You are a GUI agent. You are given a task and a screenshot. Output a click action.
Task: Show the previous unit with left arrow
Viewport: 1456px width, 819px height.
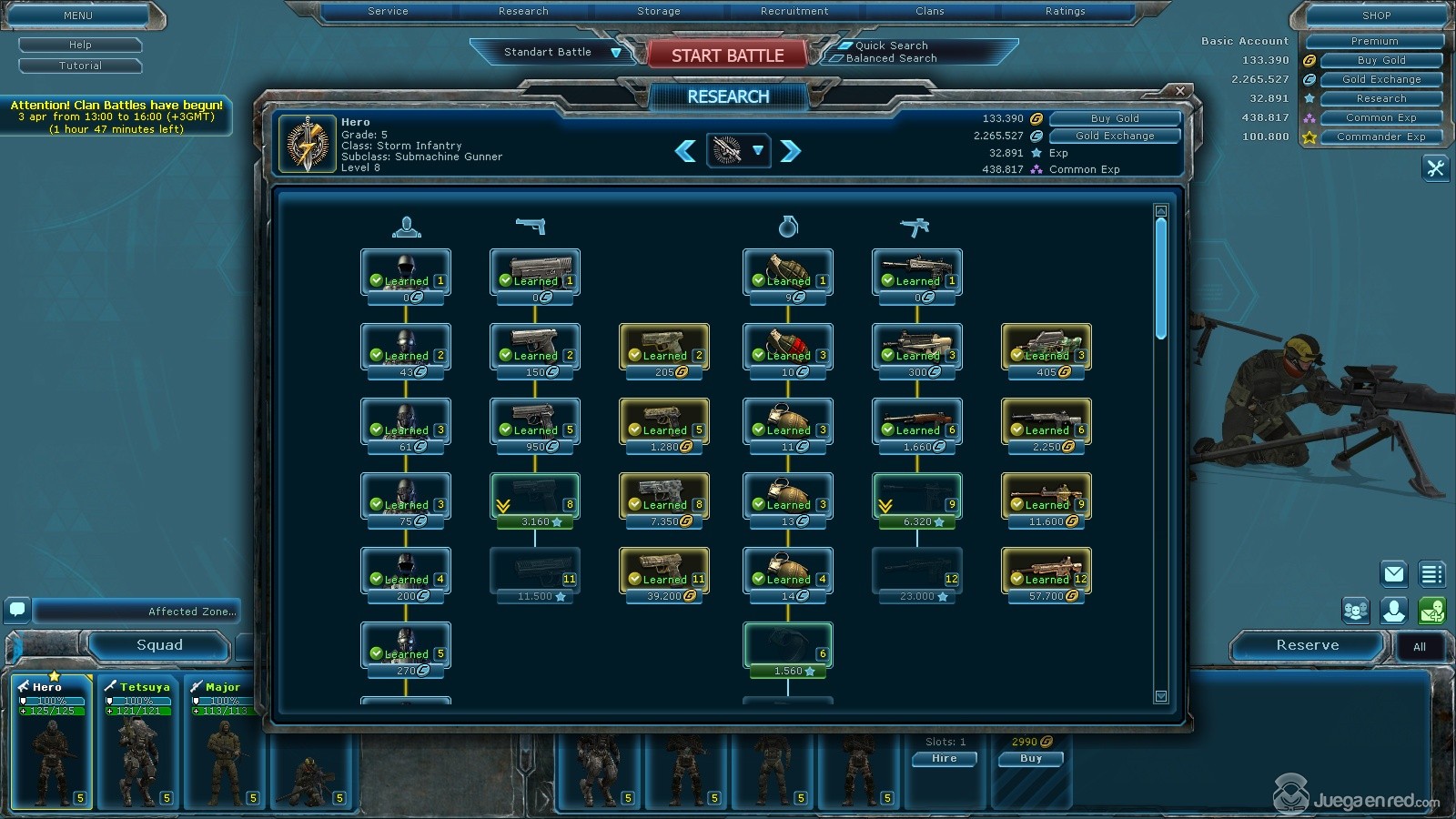685,151
